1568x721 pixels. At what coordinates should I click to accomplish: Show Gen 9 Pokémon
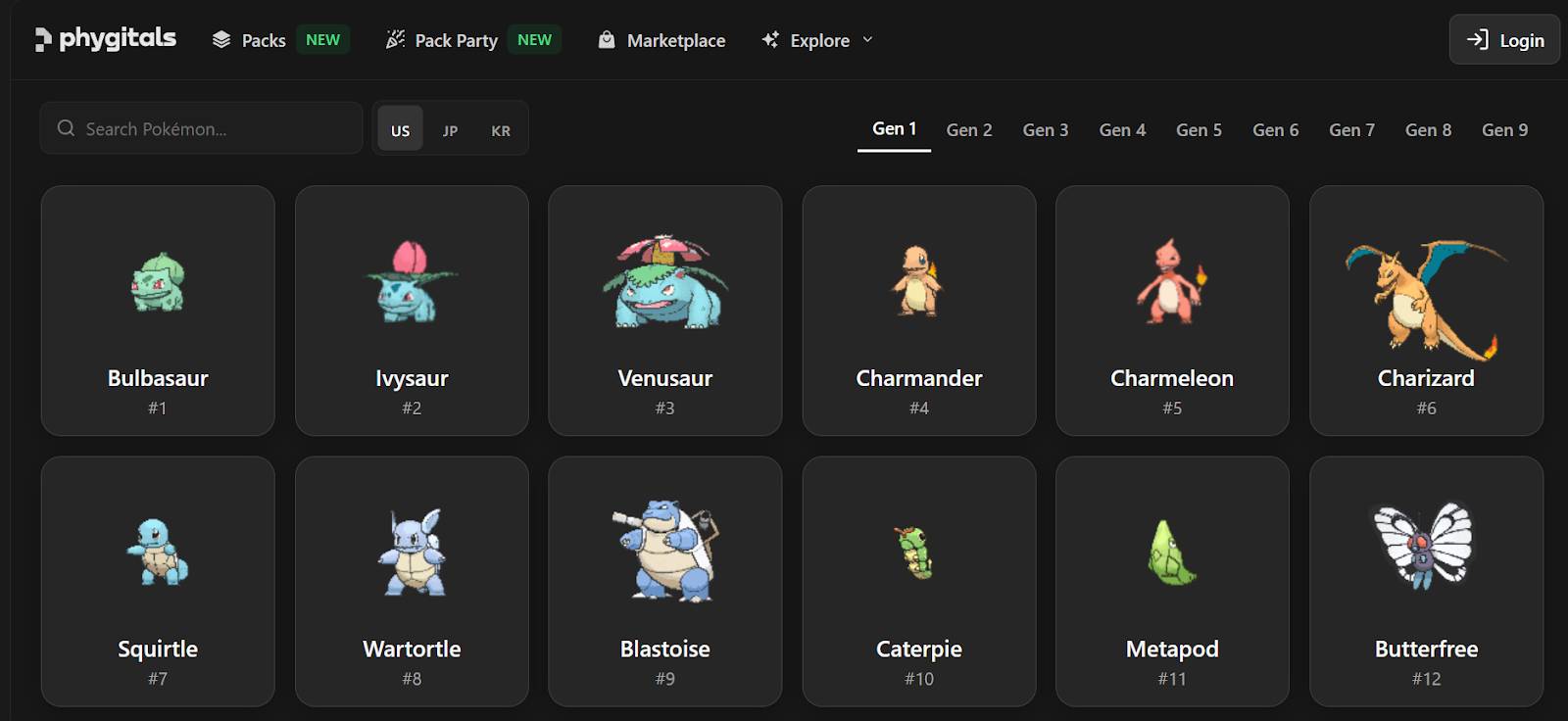(x=1504, y=129)
